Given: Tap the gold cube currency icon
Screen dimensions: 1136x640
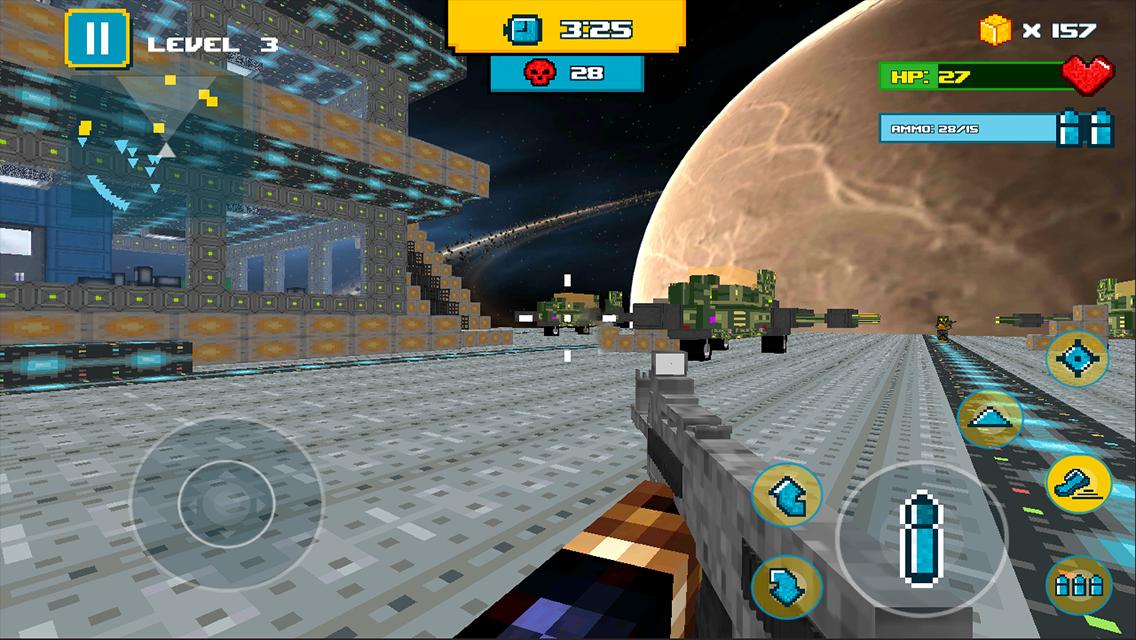Looking at the screenshot, I should [996, 30].
